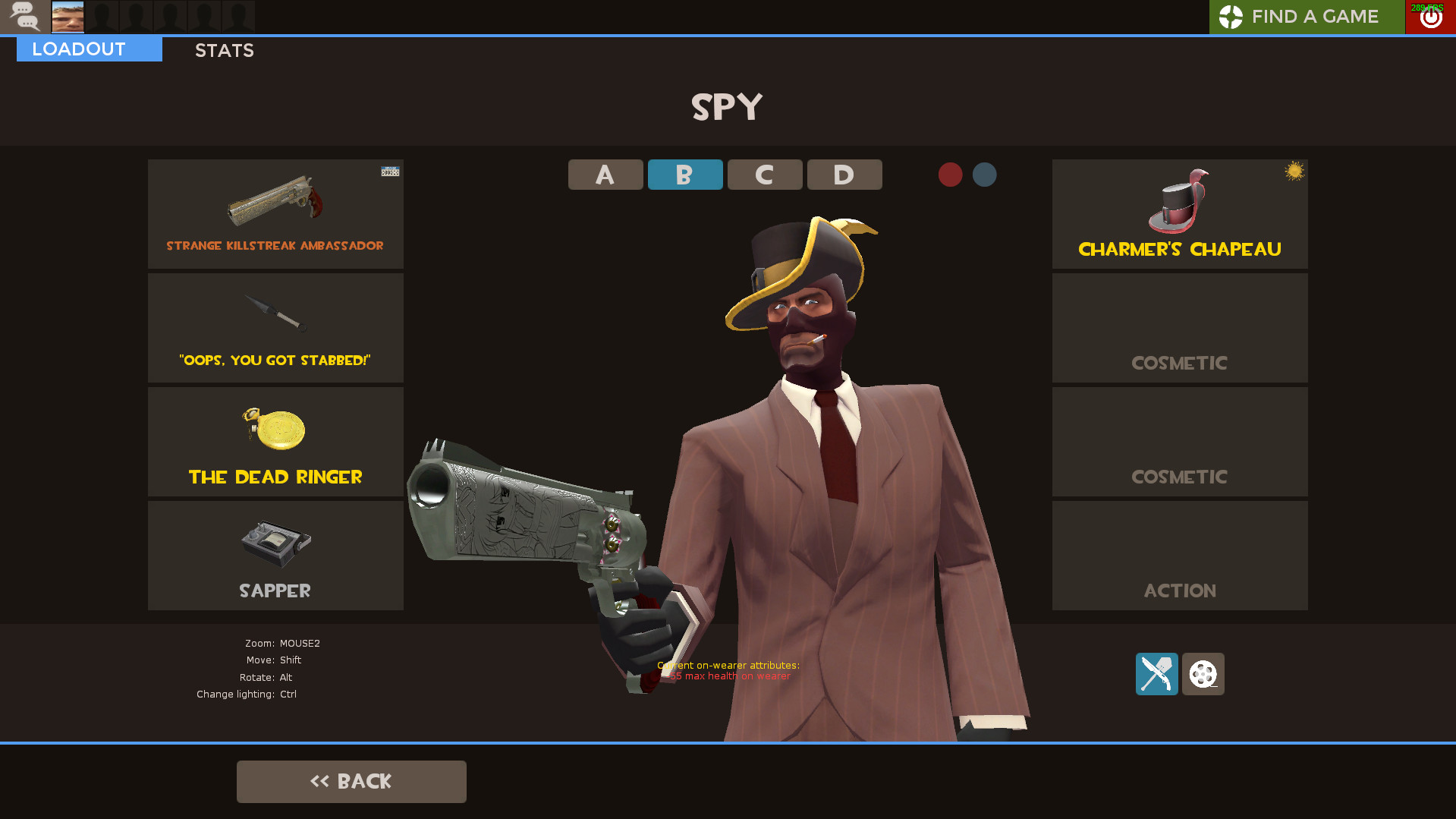
Task: Open The Dead Ringer watch slot
Action: click(x=275, y=442)
